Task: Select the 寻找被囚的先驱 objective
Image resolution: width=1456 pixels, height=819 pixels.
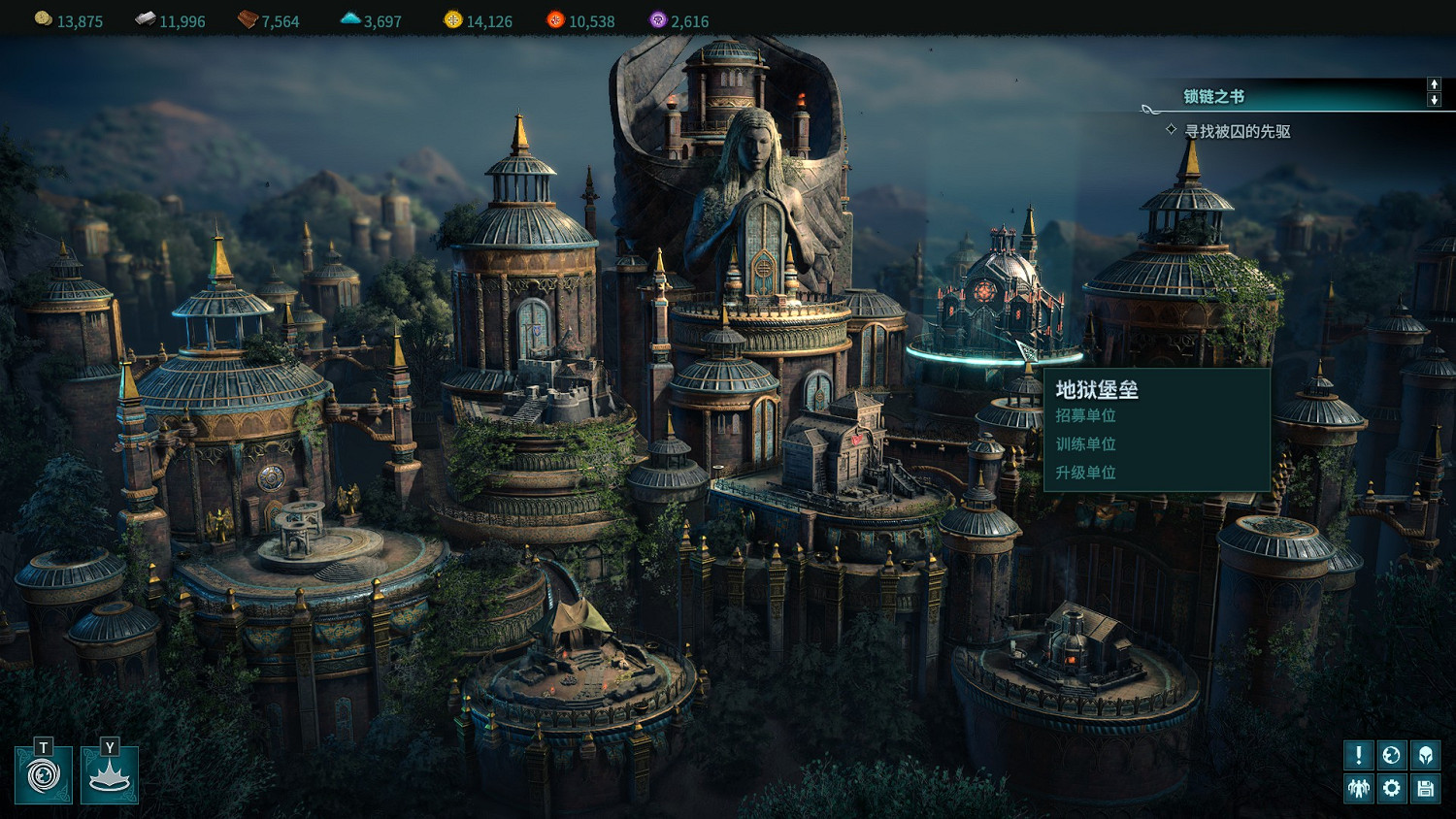Action: point(1237,131)
